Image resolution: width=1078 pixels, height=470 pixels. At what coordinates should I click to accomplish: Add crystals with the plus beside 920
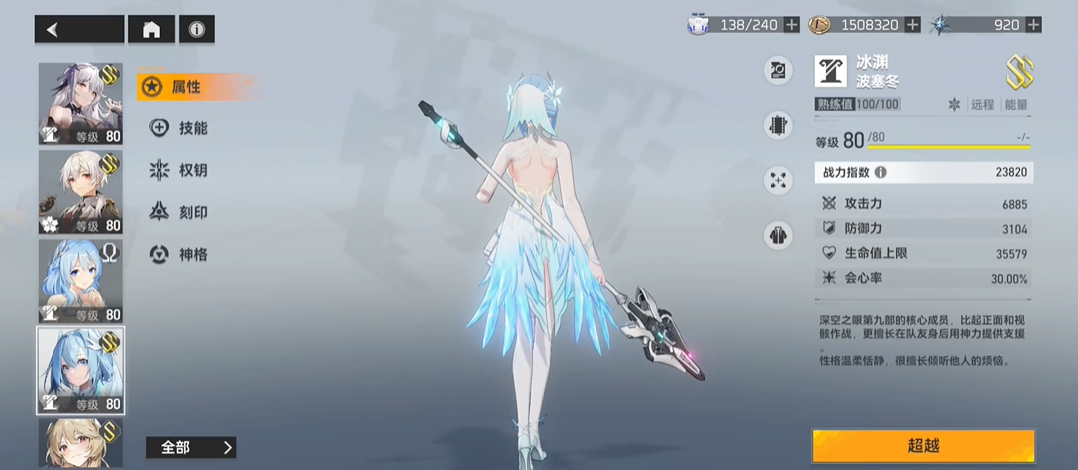coord(1033,24)
